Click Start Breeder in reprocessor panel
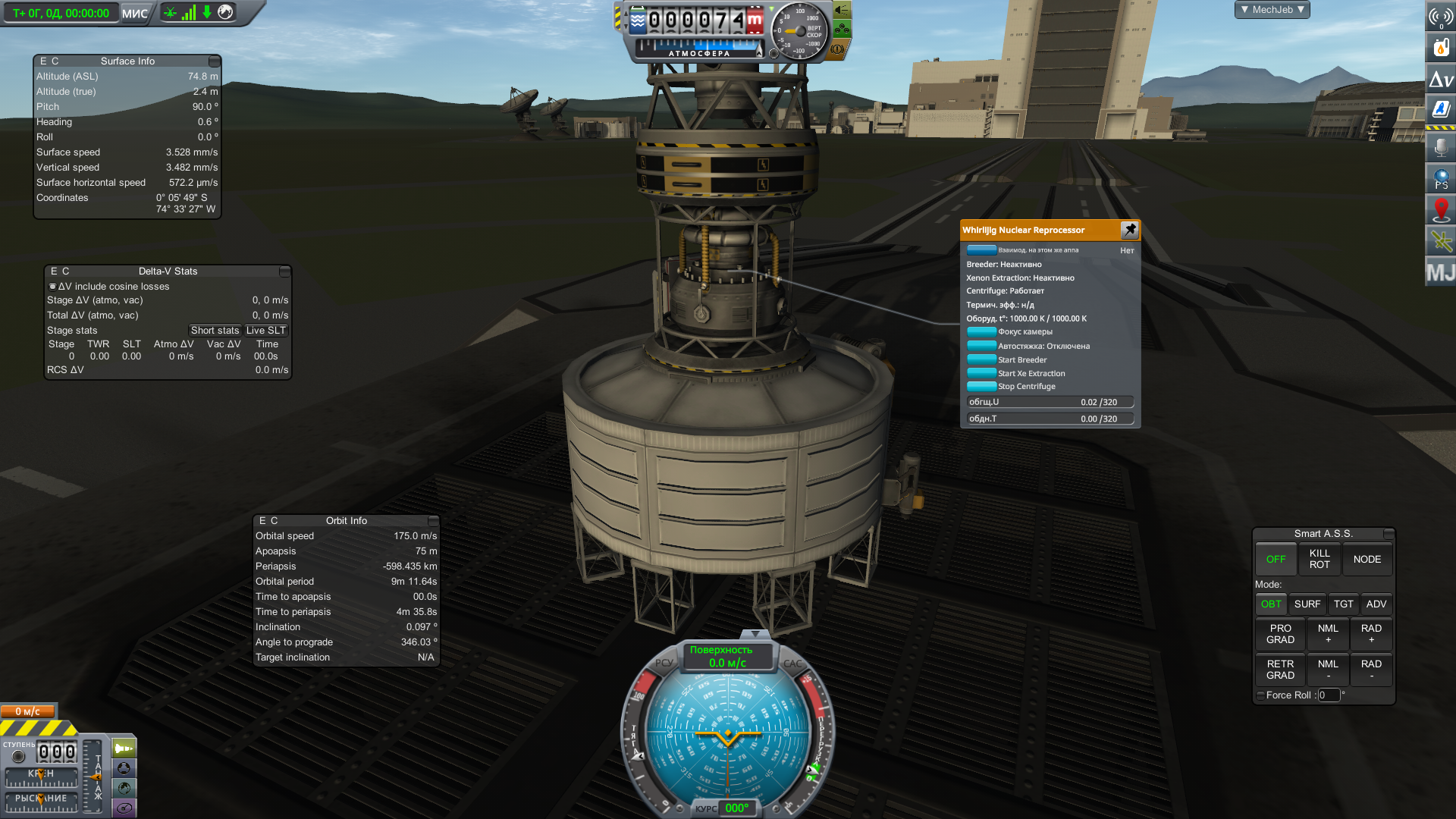 tap(982, 360)
